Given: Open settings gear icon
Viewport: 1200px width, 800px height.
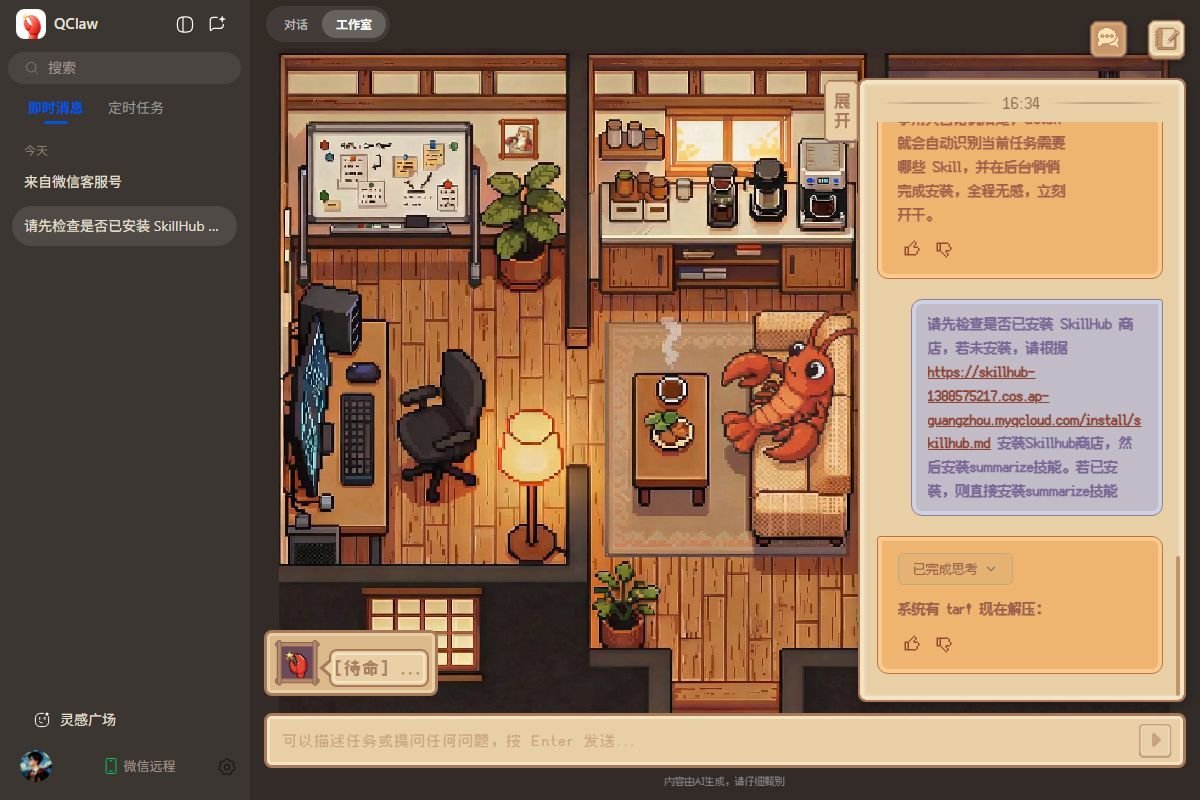Looking at the screenshot, I should coord(227,766).
